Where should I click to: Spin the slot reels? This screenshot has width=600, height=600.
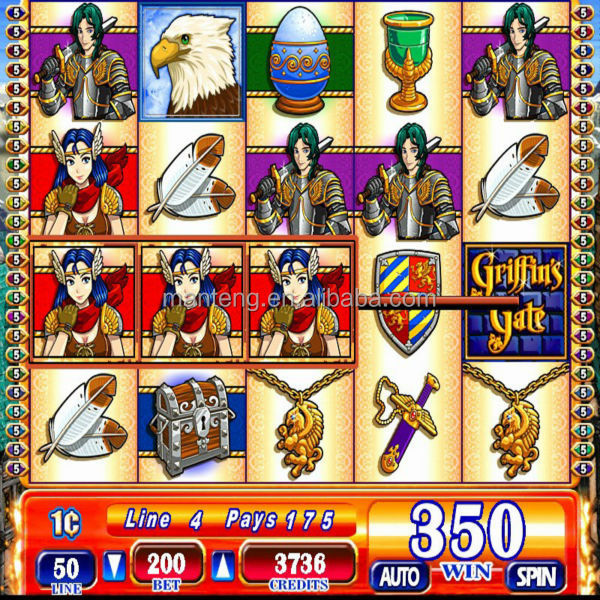coord(535,575)
